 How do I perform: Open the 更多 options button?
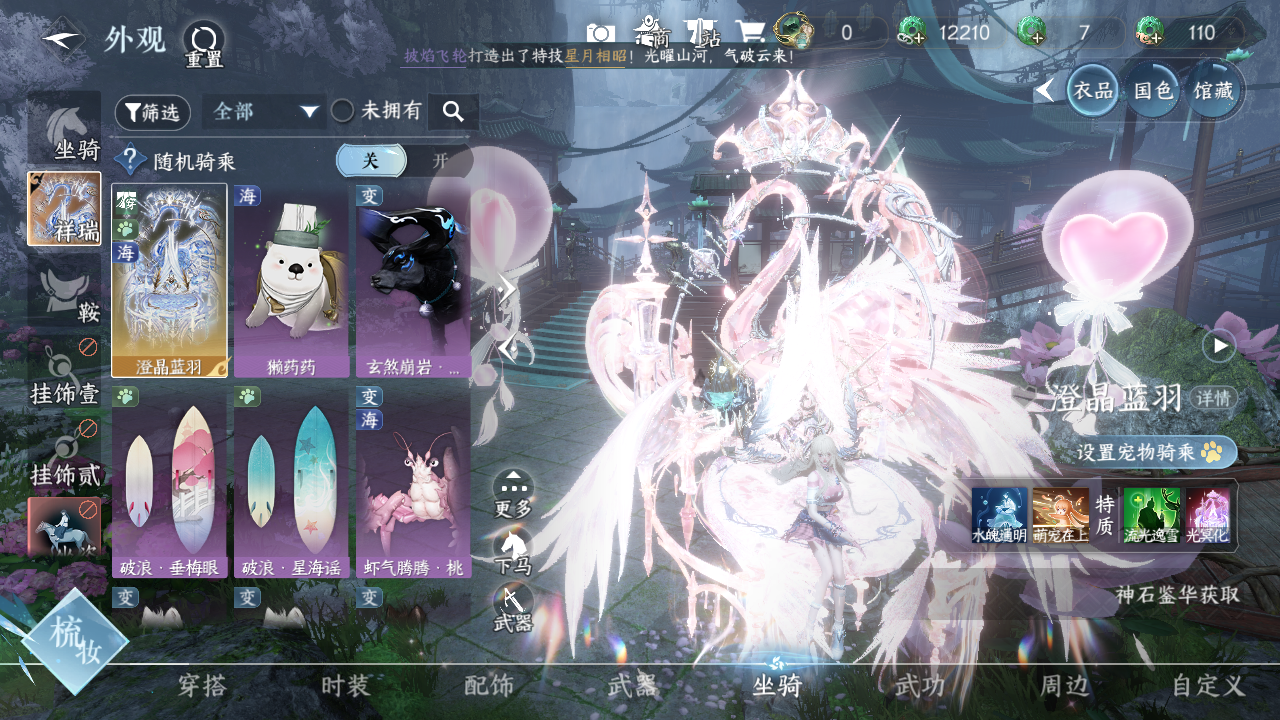tap(513, 493)
